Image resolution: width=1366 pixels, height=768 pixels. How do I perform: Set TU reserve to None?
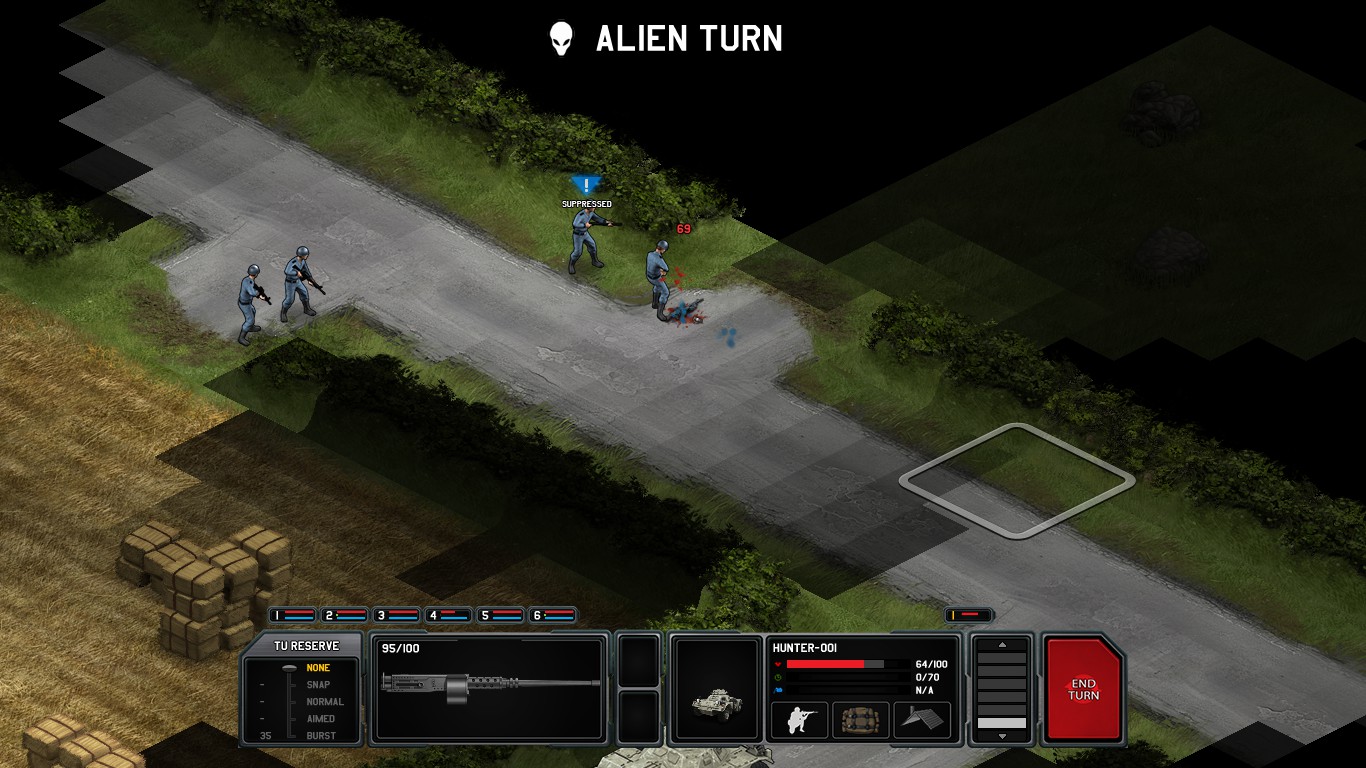pos(318,668)
